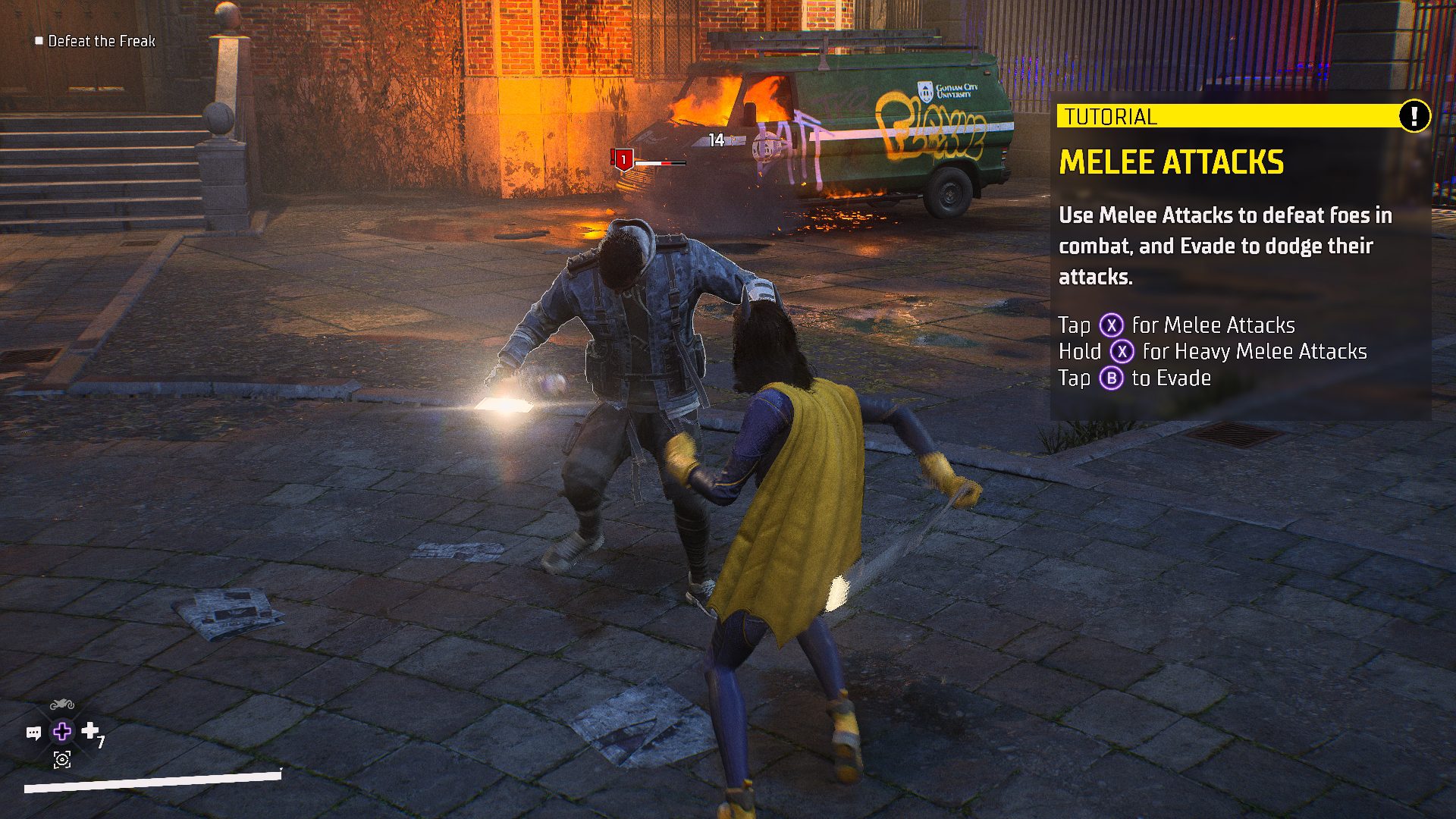This screenshot has height=819, width=1456.
Task: Summon the Batcycle using the motorcycle icon
Action: tap(62, 705)
